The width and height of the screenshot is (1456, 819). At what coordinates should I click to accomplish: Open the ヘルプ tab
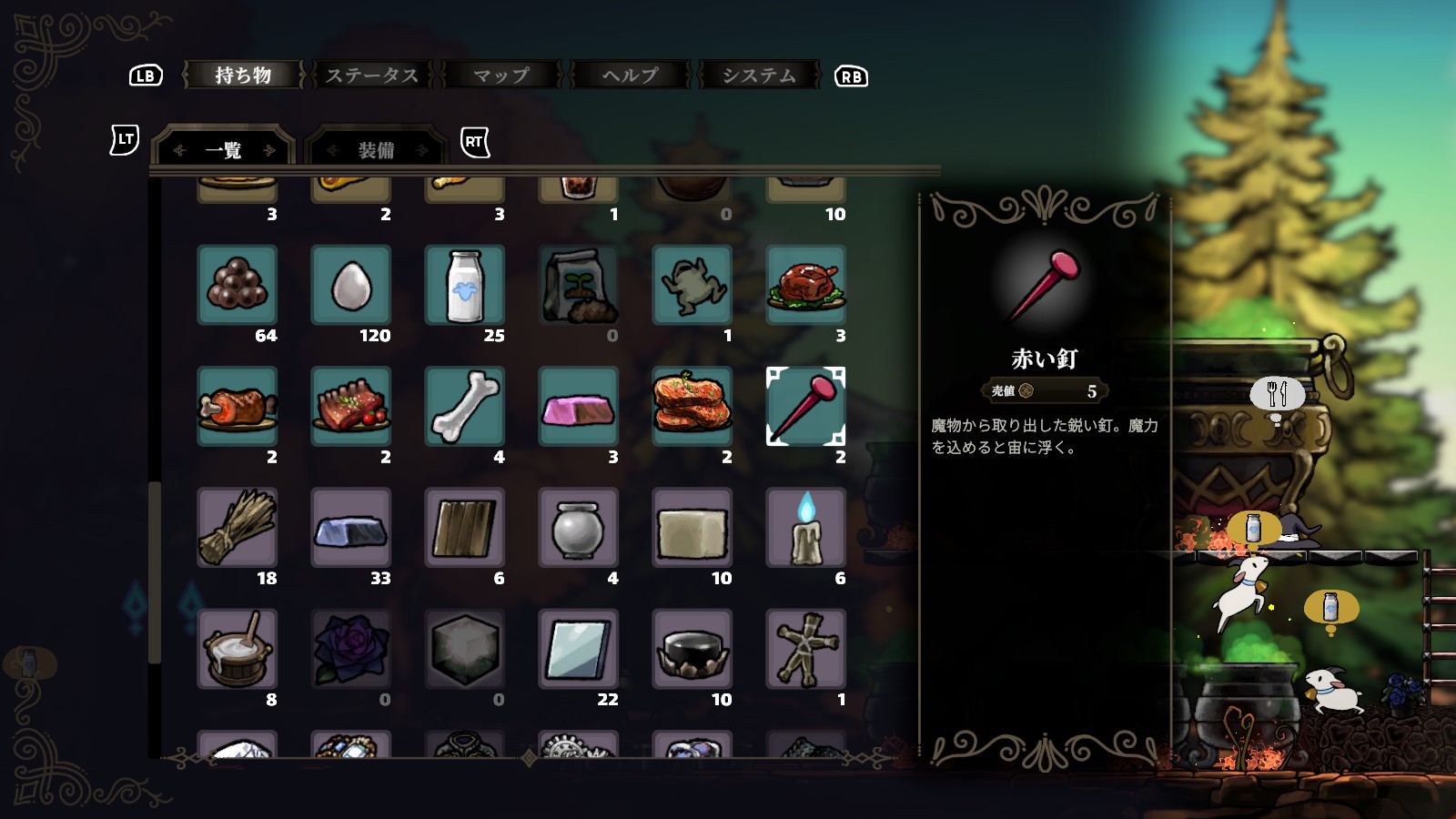[630, 76]
